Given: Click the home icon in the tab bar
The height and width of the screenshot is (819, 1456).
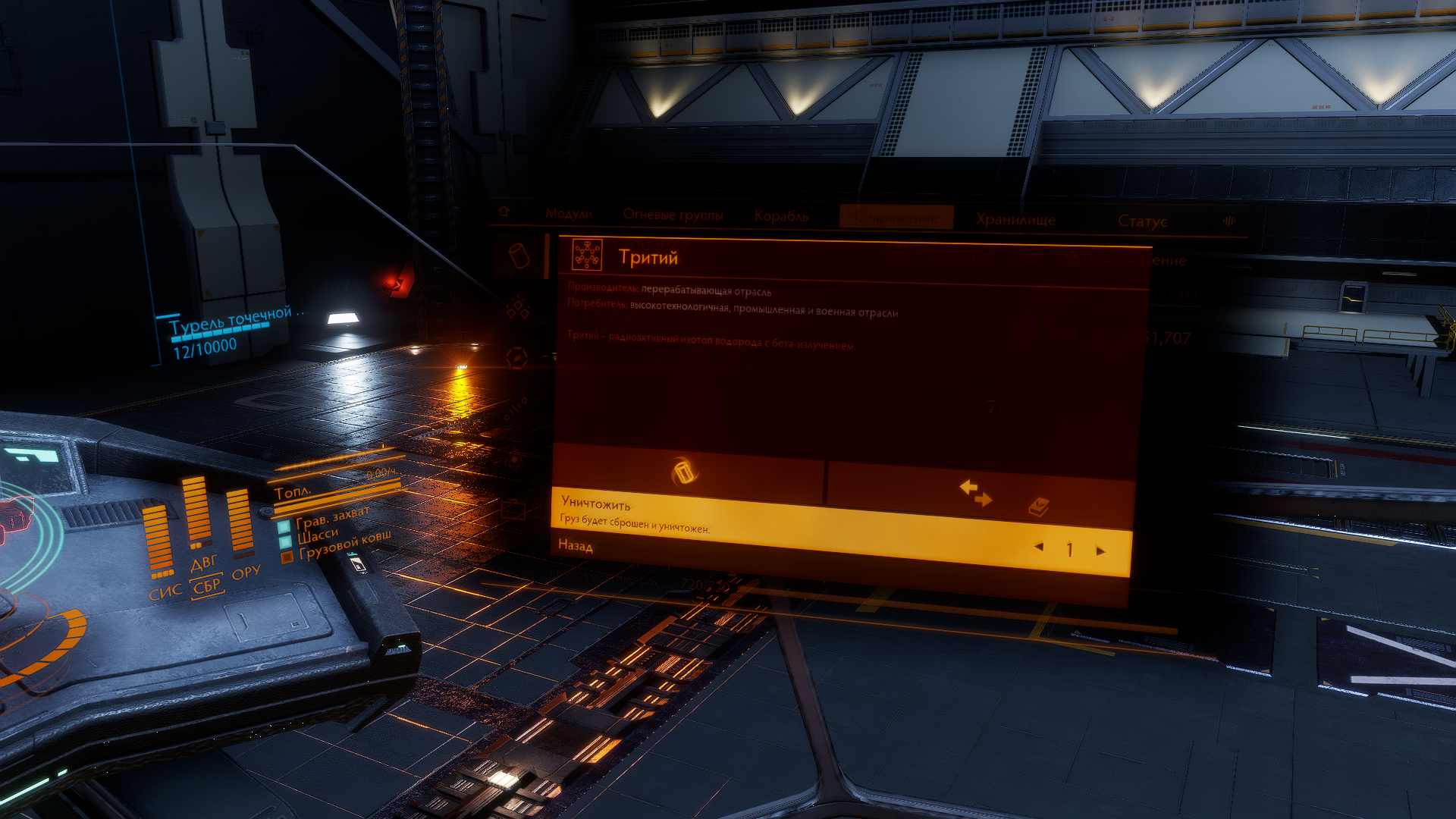Looking at the screenshot, I should [504, 212].
